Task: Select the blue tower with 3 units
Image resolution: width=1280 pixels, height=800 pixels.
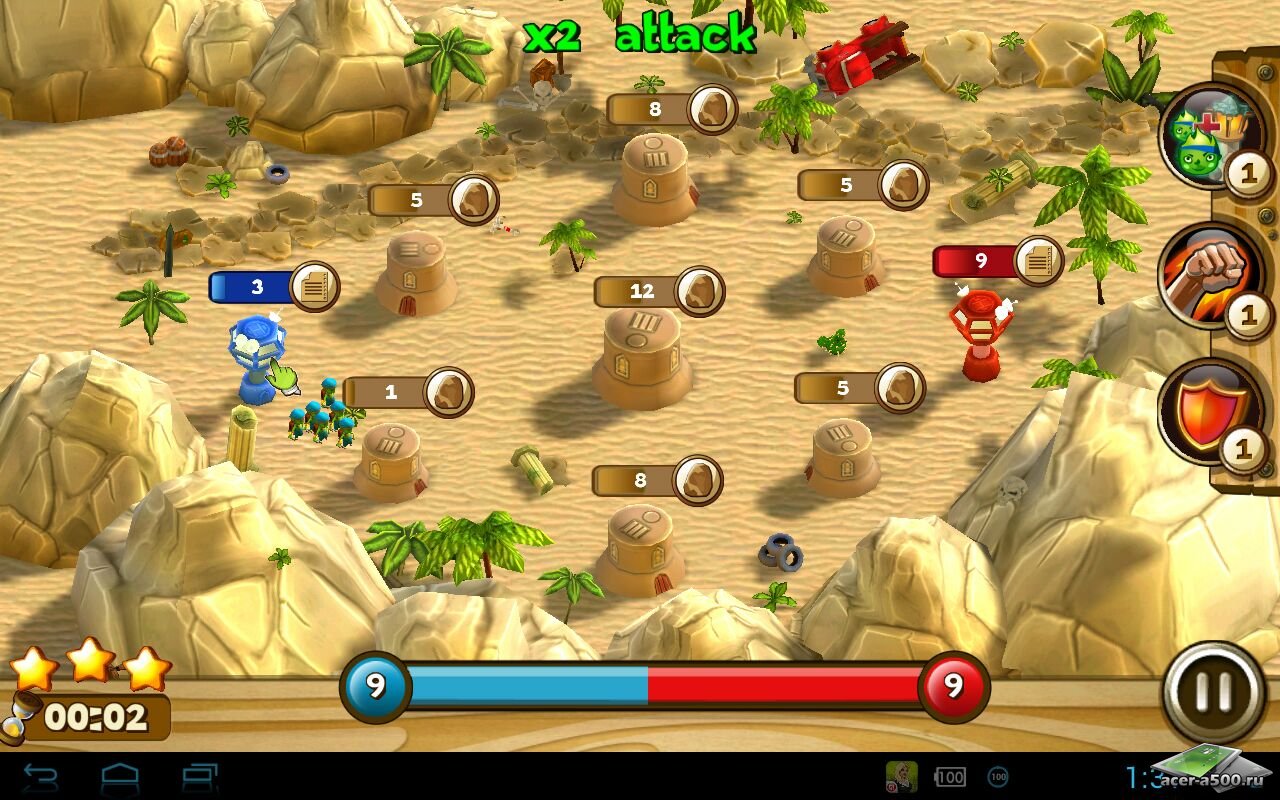Action: click(x=257, y=355)
